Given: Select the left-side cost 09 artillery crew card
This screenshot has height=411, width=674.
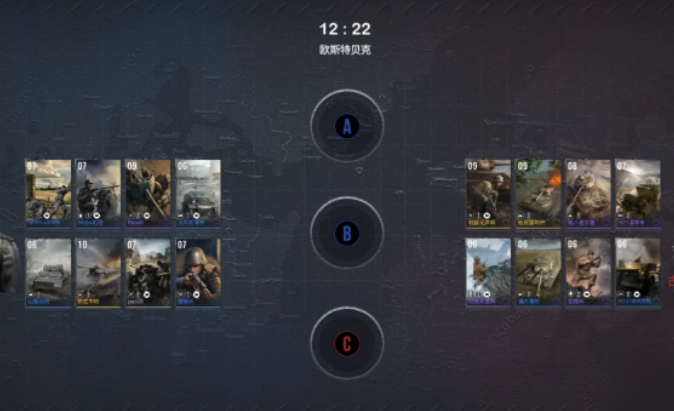Looking at the screenshot, I should point(148,190).
